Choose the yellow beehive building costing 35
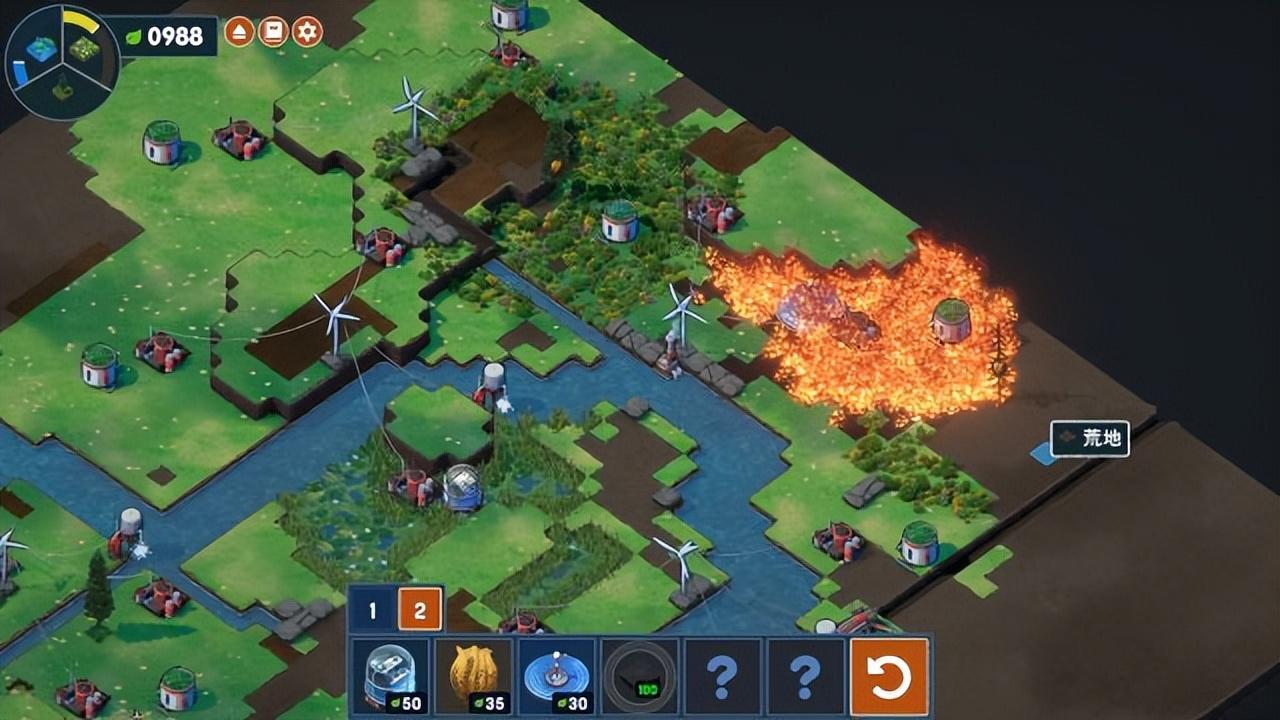 pos(474,676)
